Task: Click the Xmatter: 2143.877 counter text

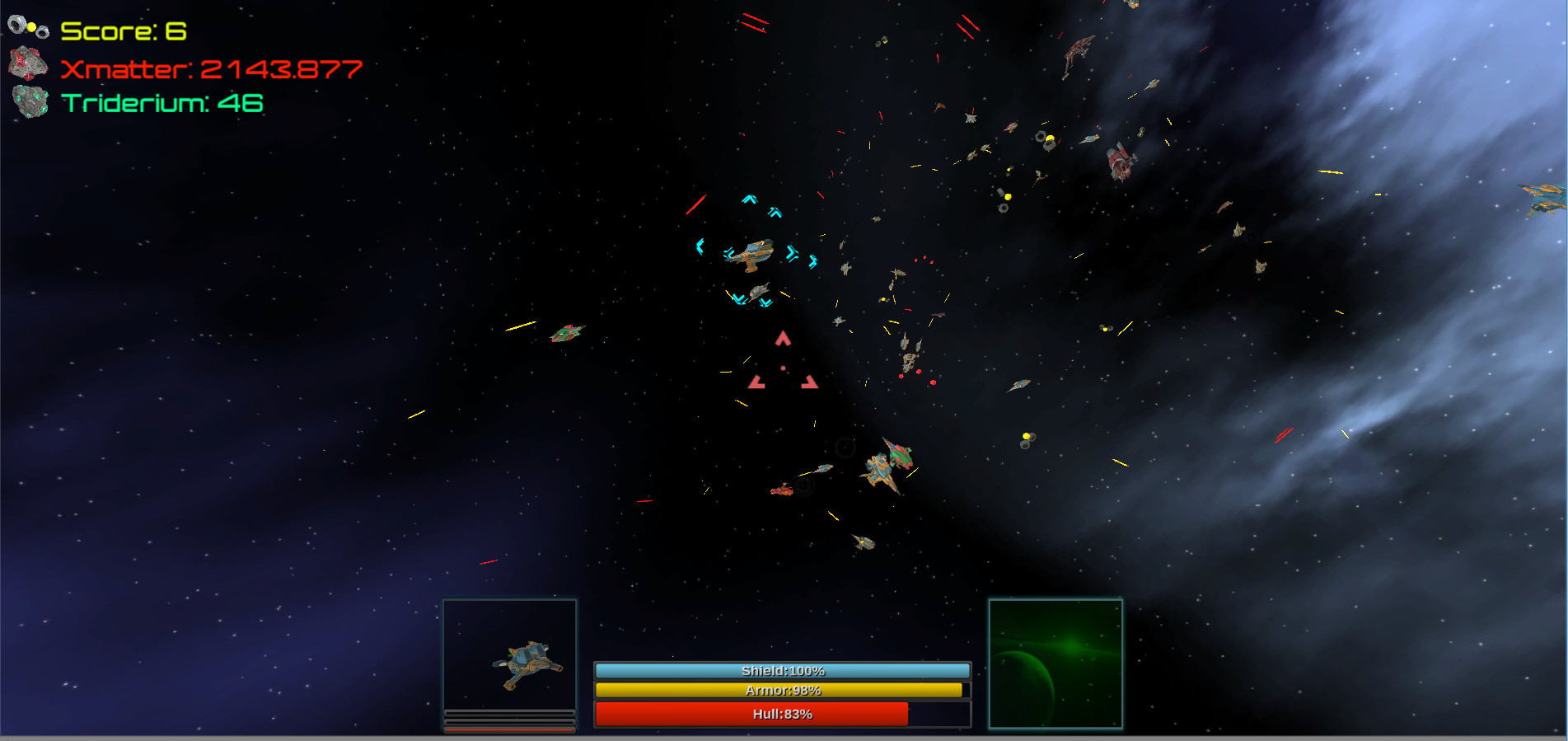Action: [x=211, y=68]
